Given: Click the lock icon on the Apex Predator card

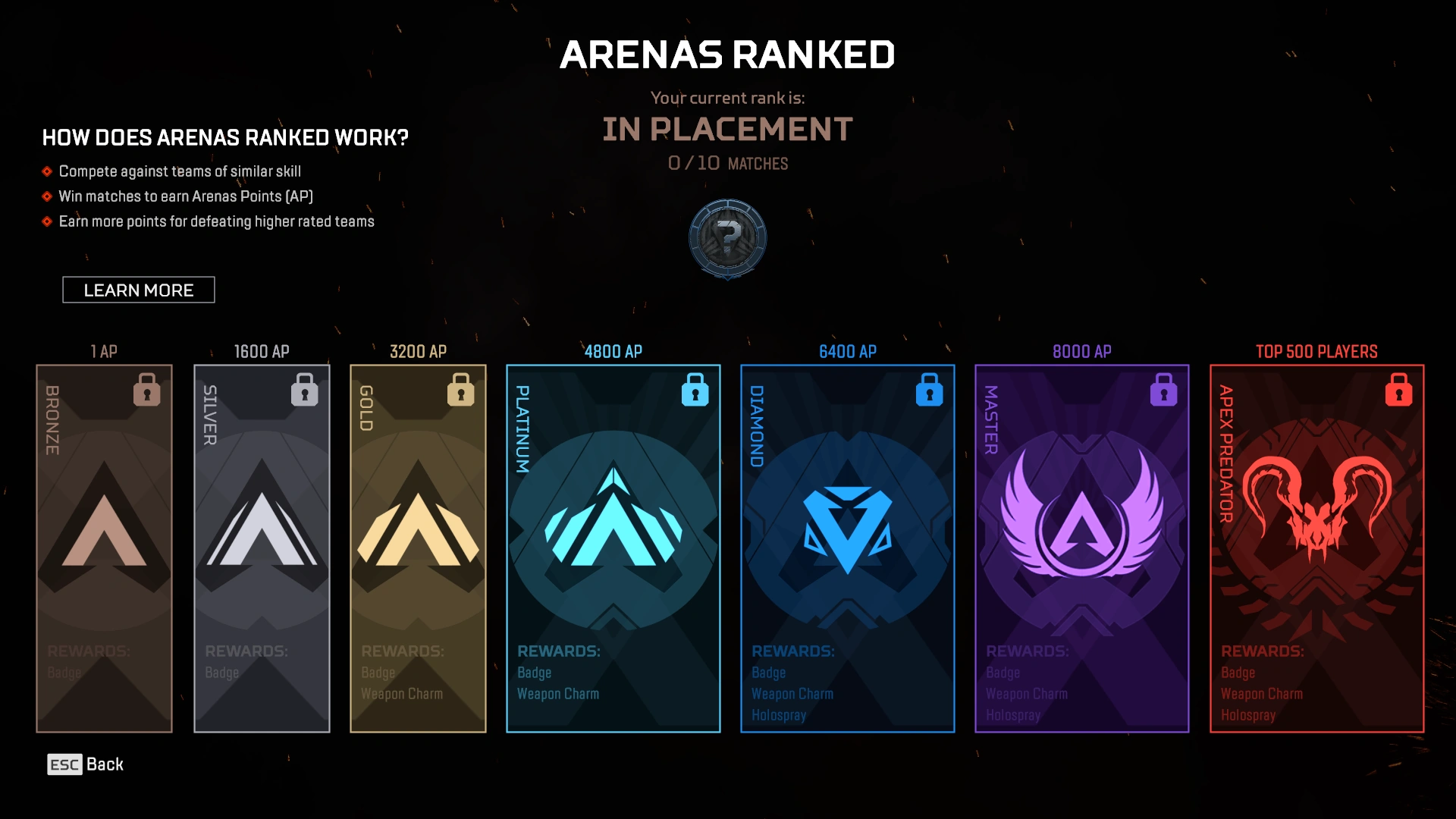Looking at the screenshot, I should (x=1398, y=391).
